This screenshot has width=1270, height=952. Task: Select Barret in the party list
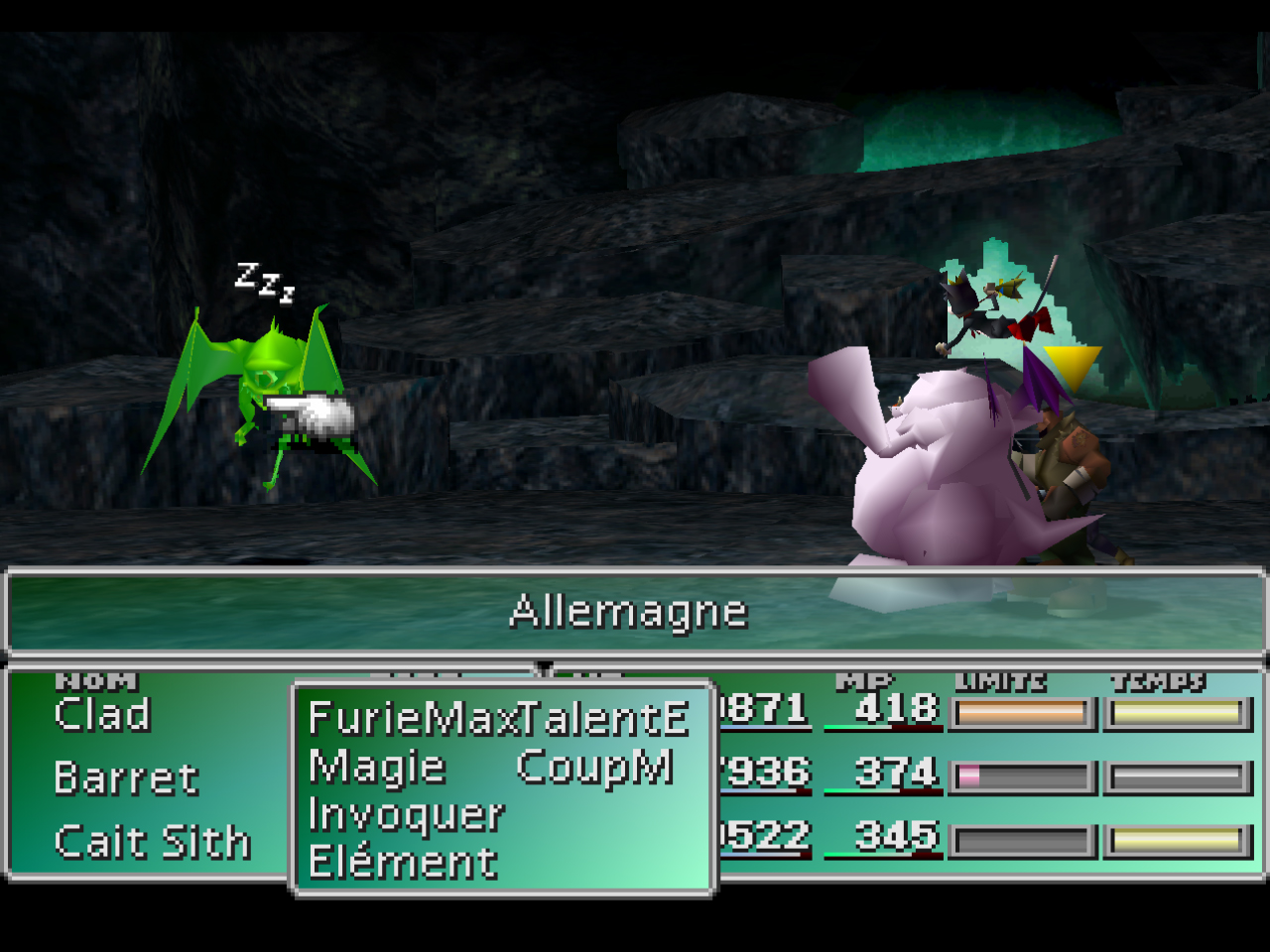click(126, 778)
